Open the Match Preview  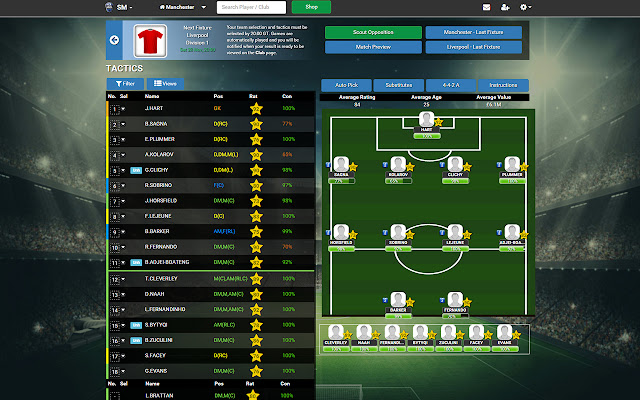(373, 47)
